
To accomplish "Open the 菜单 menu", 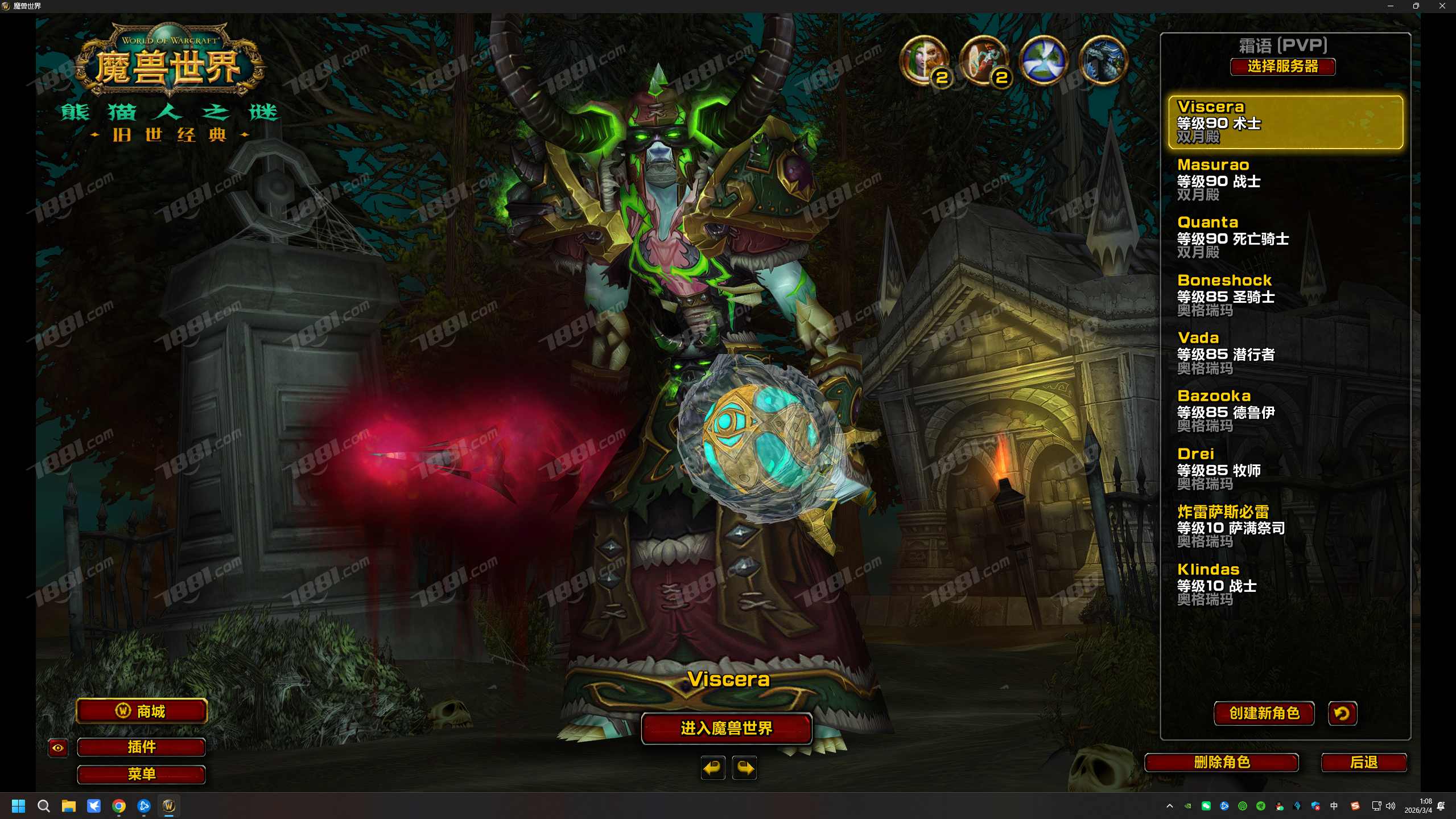I will pyautogui.click(x=142, y=774).
